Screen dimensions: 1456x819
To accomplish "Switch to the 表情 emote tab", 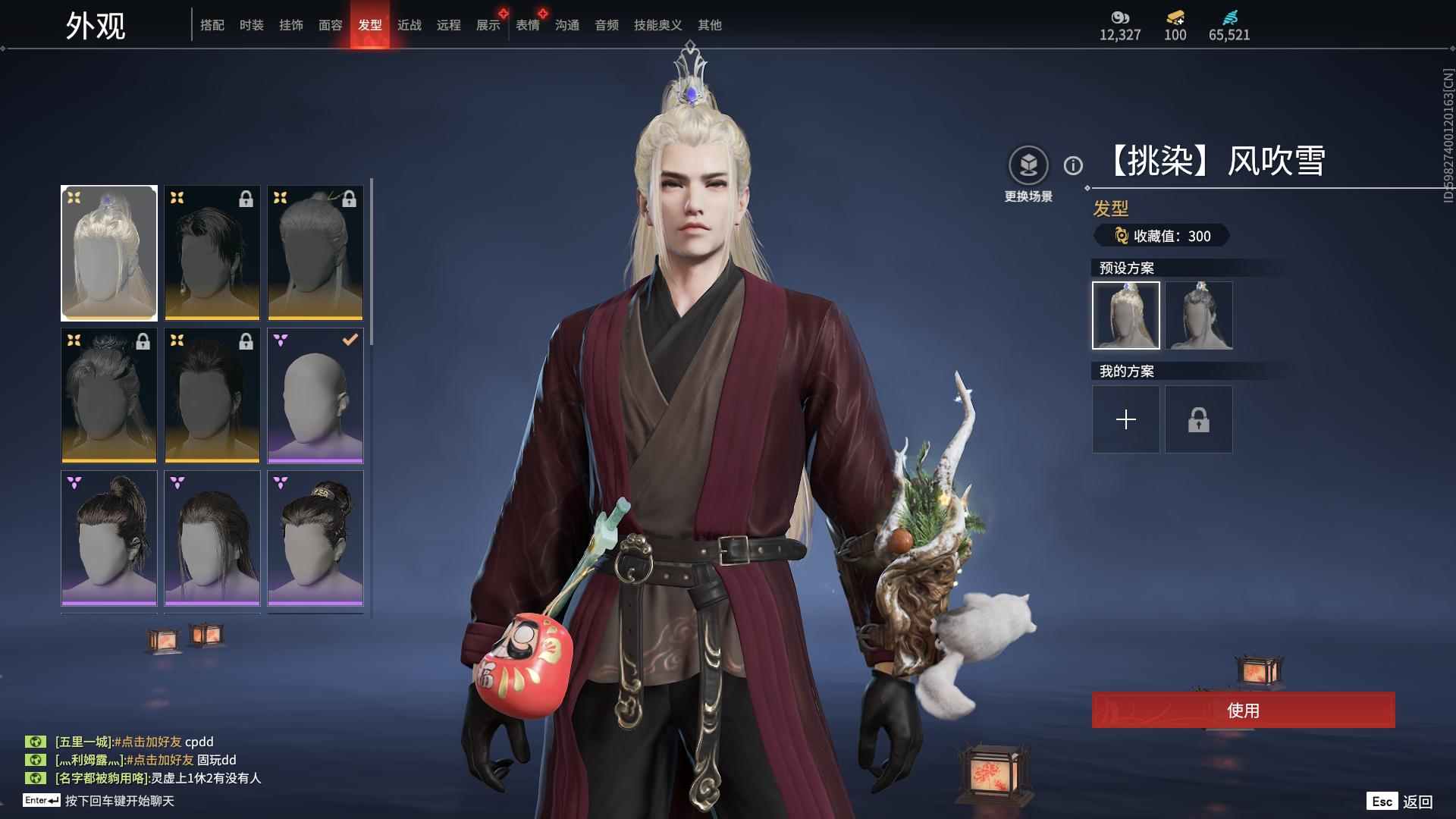I will pyautogui.click(x=527, y=25).
